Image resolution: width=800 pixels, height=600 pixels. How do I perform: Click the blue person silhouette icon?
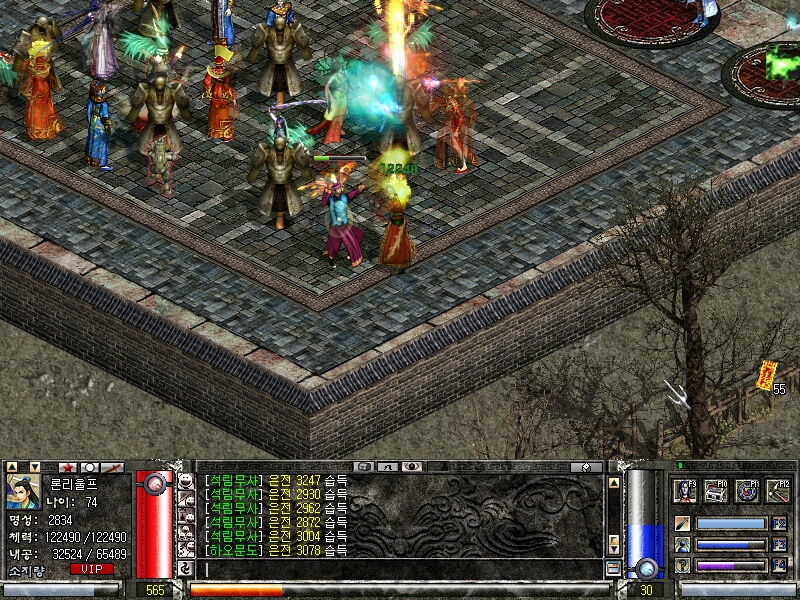682,545
